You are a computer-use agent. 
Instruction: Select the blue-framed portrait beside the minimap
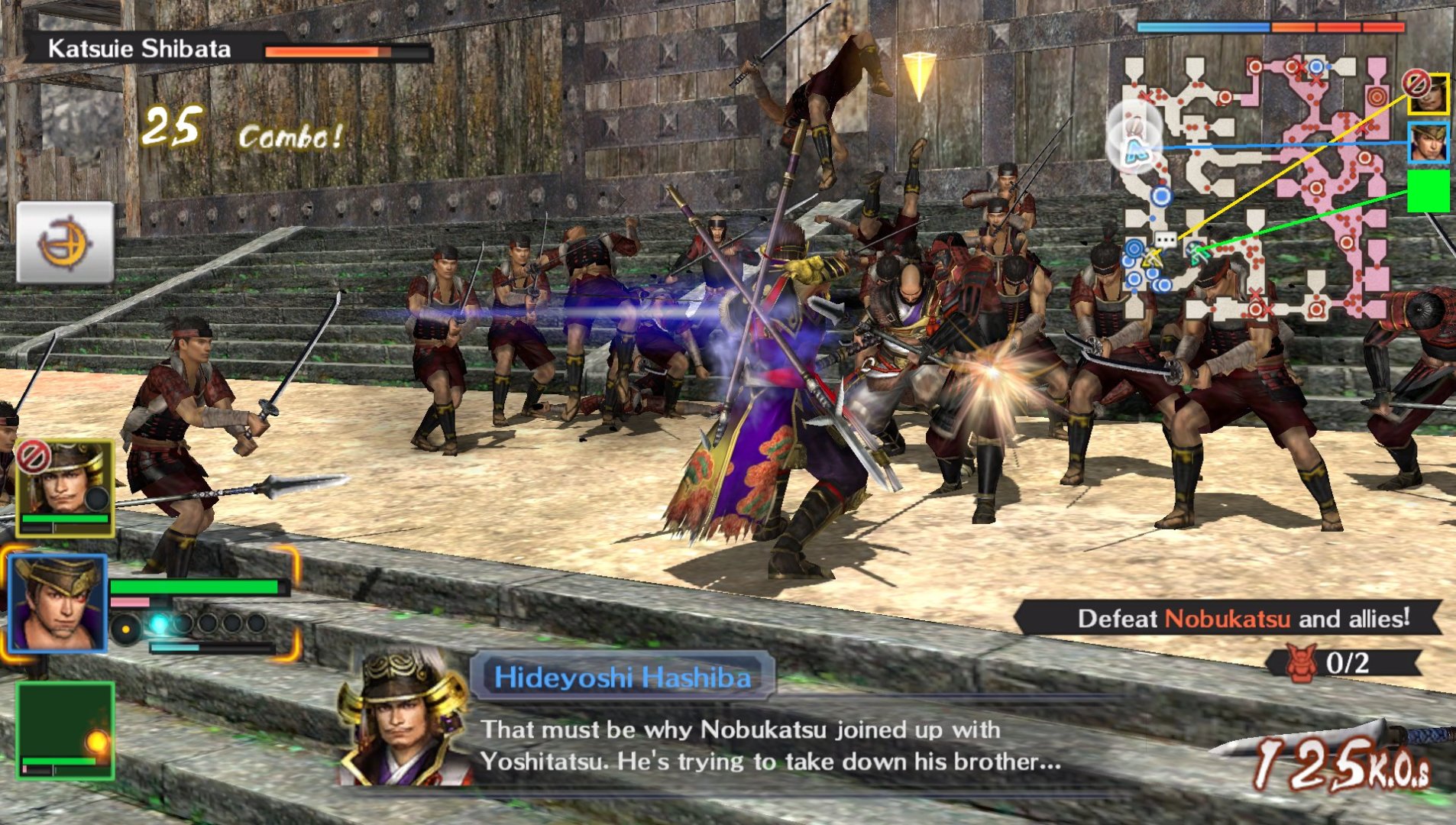(1428, 142)
